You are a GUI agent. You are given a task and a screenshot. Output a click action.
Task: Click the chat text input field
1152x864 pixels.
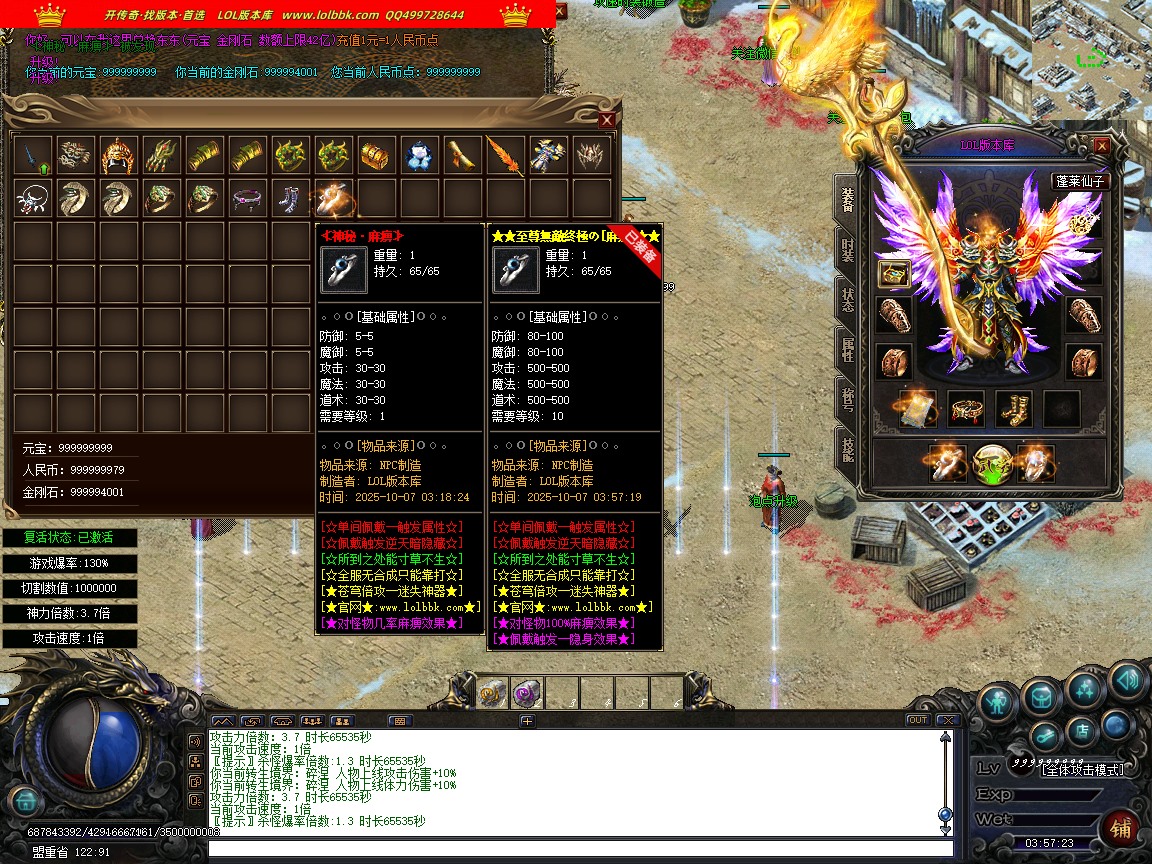[x=580, y=849]
